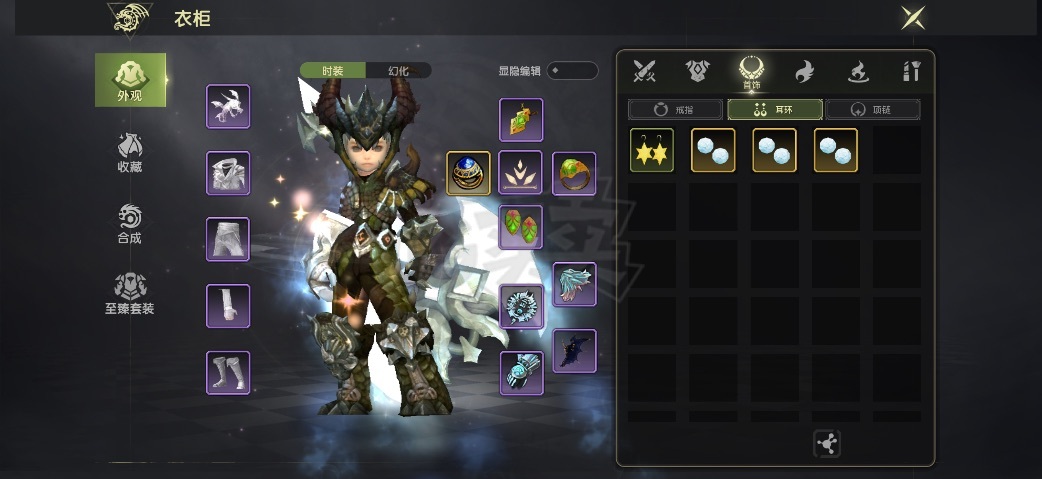Select the blue gem ring slot

468,173
